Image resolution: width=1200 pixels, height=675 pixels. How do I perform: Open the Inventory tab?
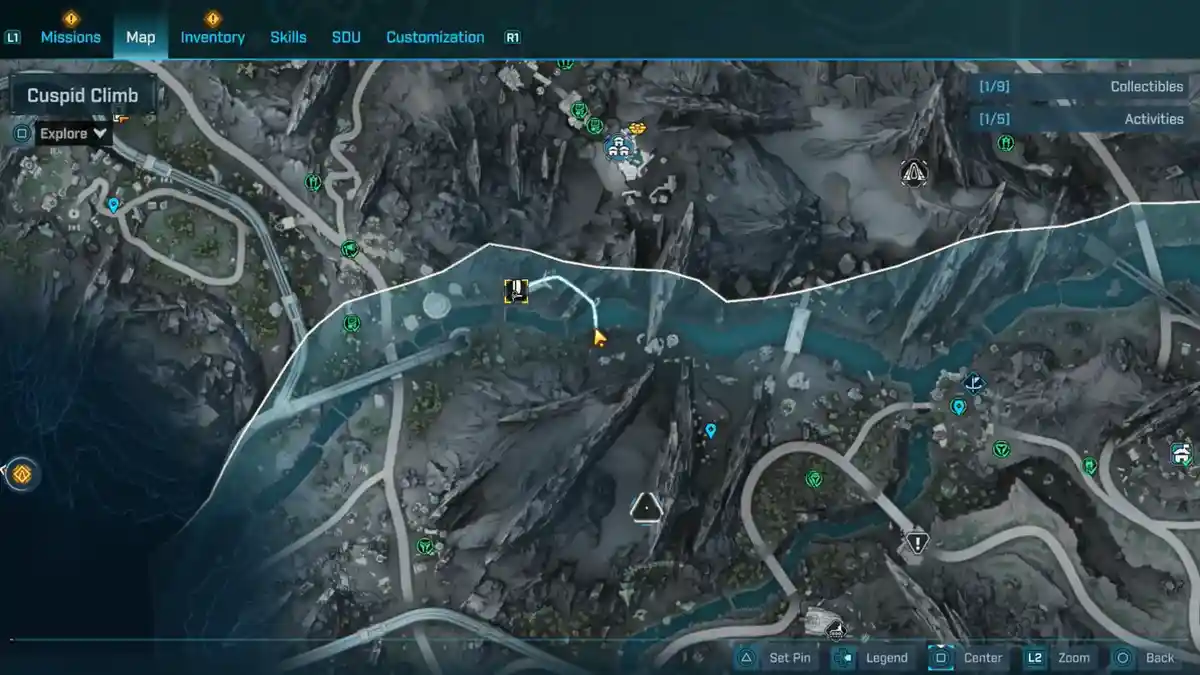pos(212,37)
